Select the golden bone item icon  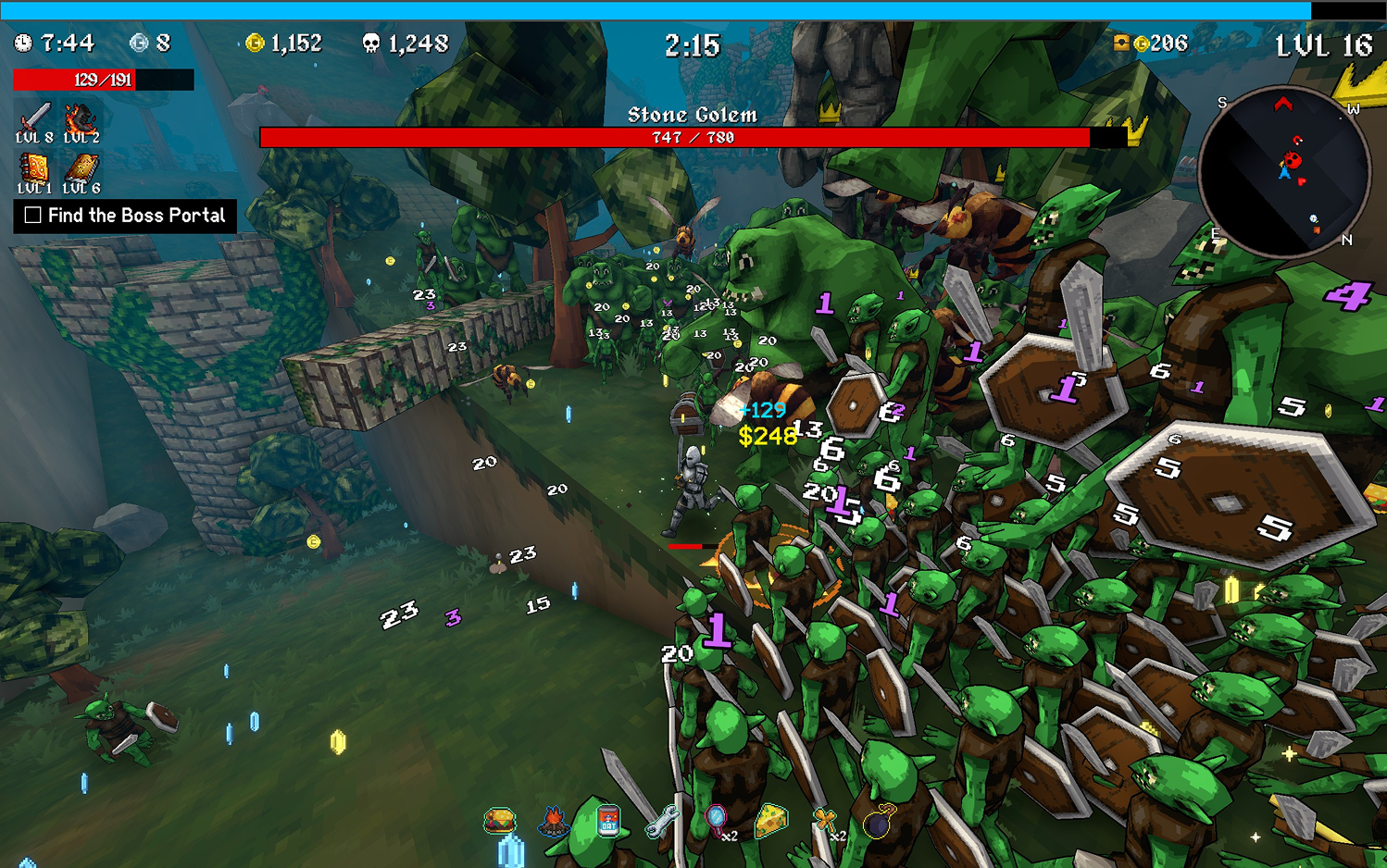pos(824,820)
